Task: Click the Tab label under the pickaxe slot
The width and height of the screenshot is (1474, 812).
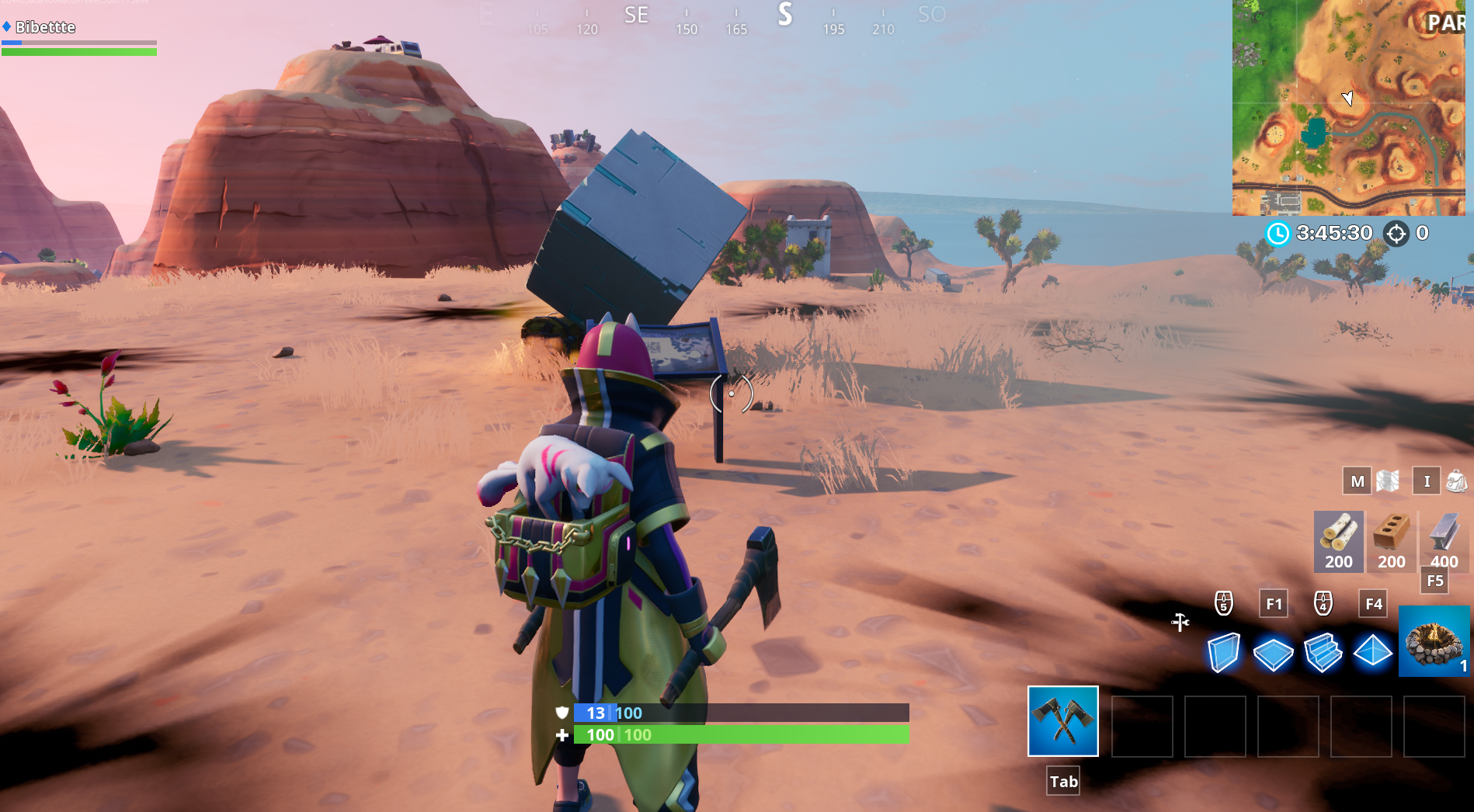Action: [x=1063, y=781]
